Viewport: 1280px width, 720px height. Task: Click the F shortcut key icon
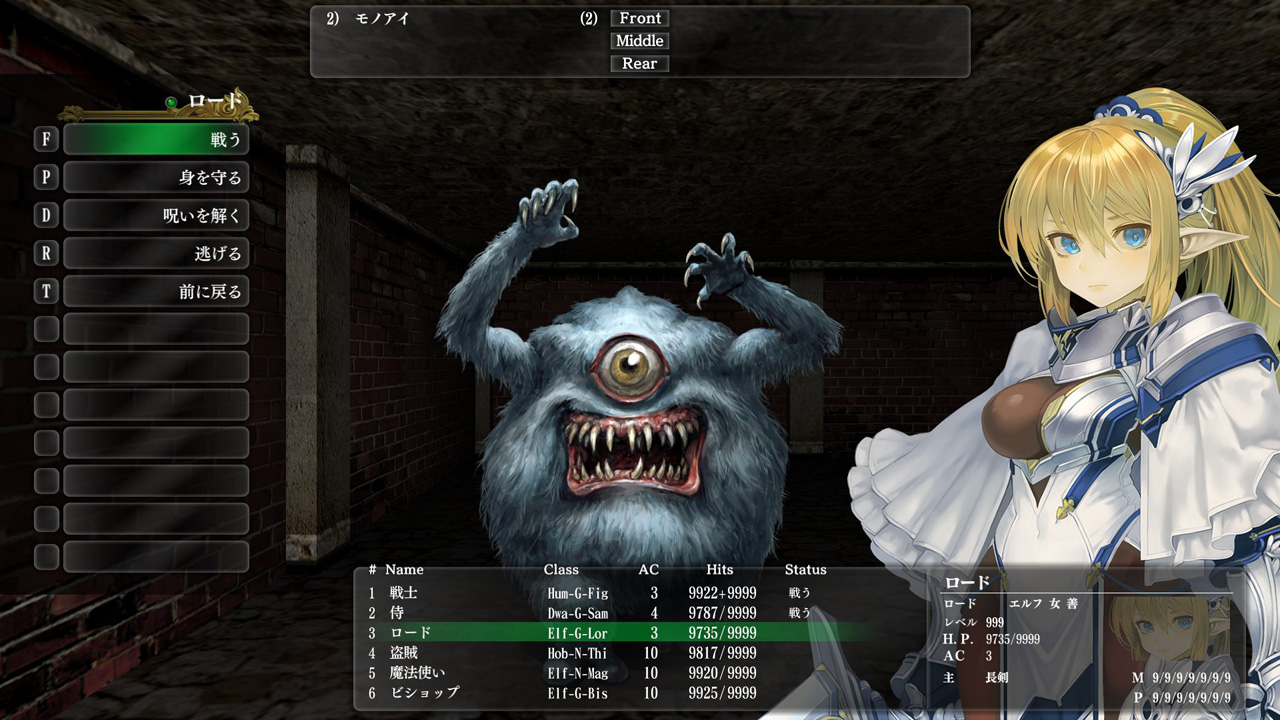[46, 139]
